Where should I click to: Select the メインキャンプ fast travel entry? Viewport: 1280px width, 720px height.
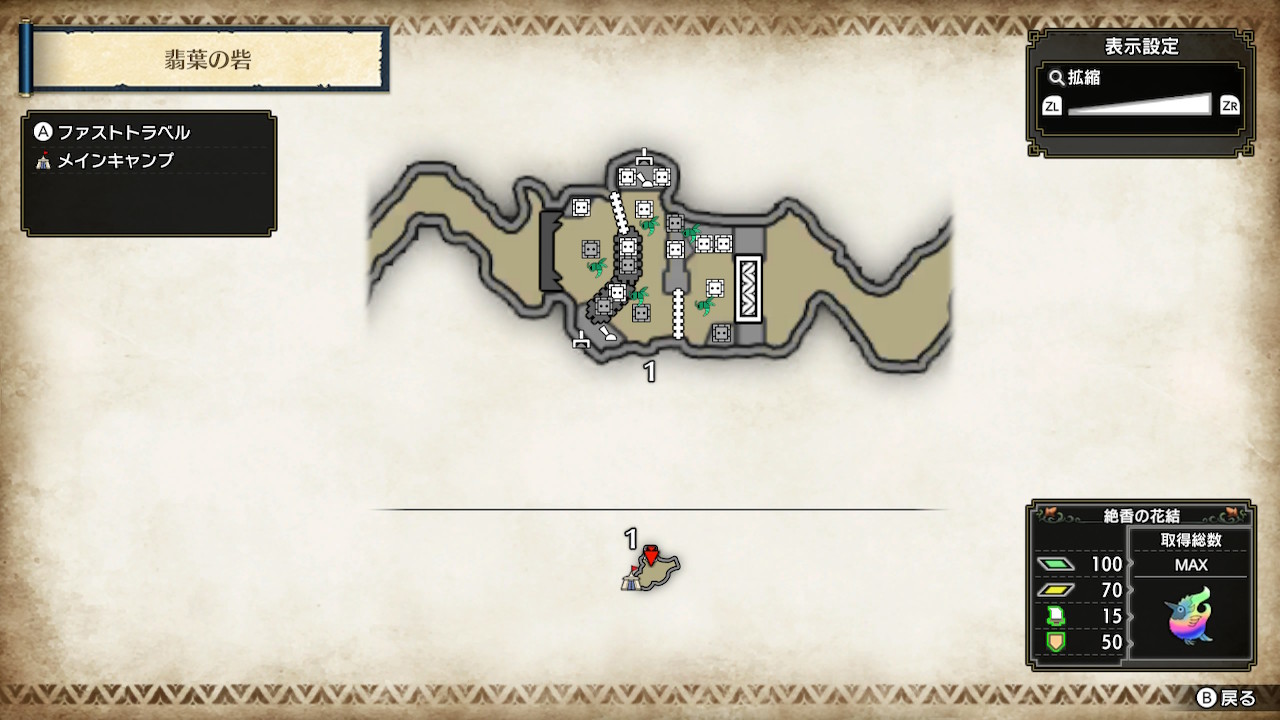tap(115, 161)
